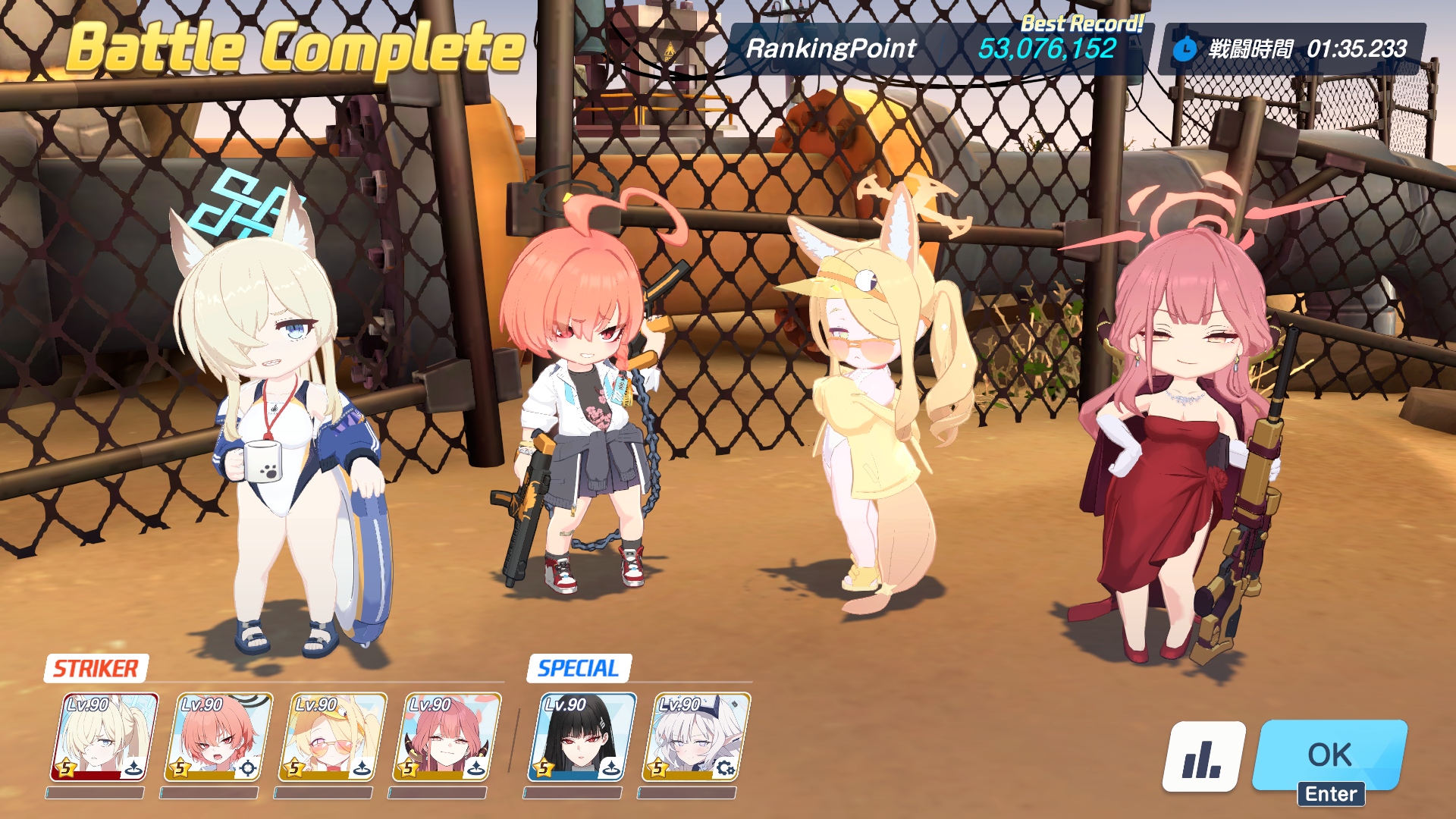Image resolution: width=1456 pixels, height=819 pixels.
Task: Confirm results with the OK button
Action: [1329, 755]
